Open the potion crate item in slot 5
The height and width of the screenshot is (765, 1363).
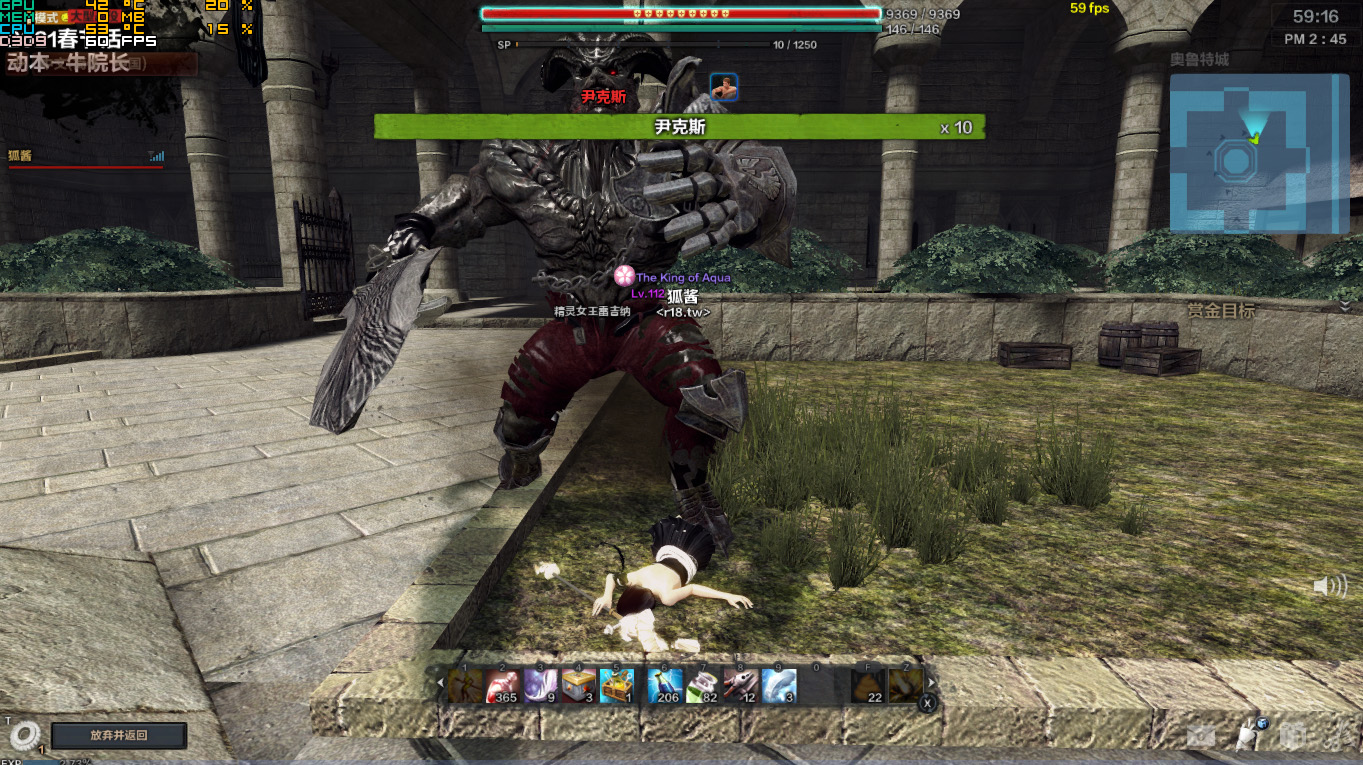coord(616,686)
